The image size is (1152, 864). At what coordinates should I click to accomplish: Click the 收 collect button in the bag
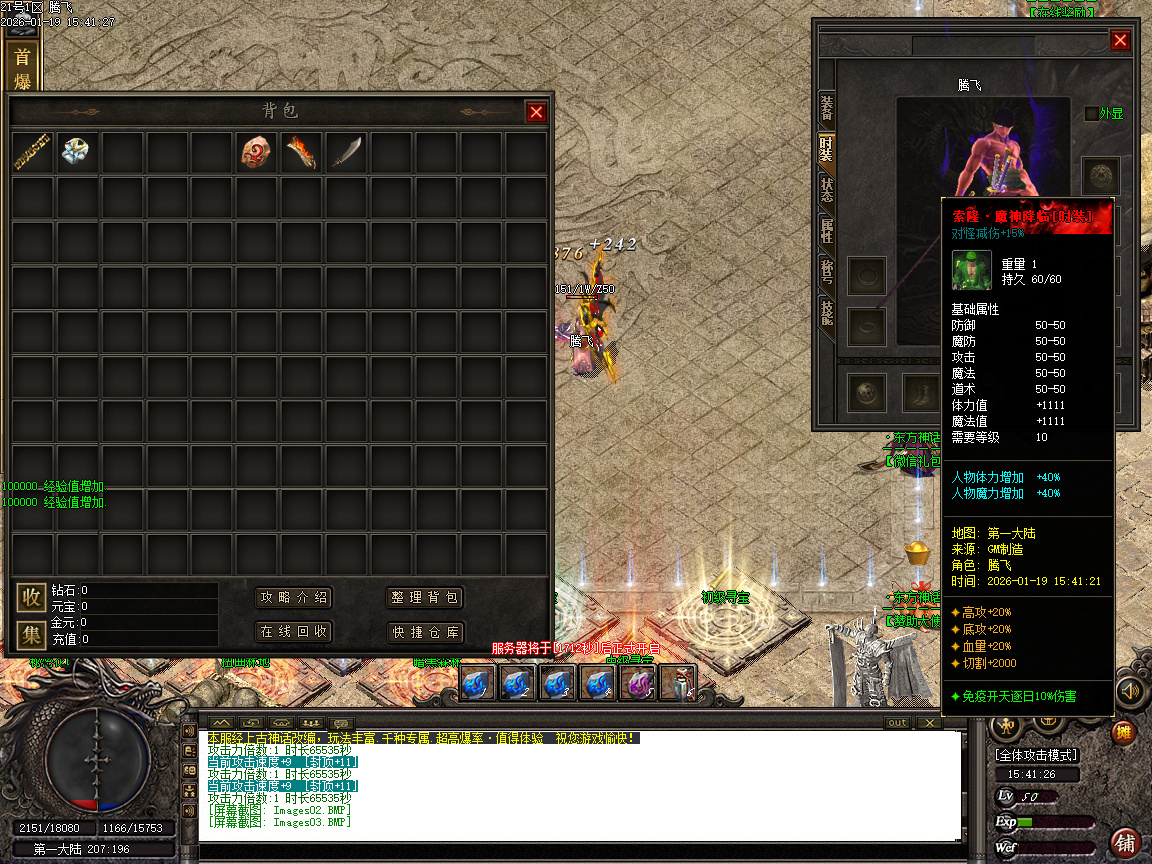click(32, 598)
